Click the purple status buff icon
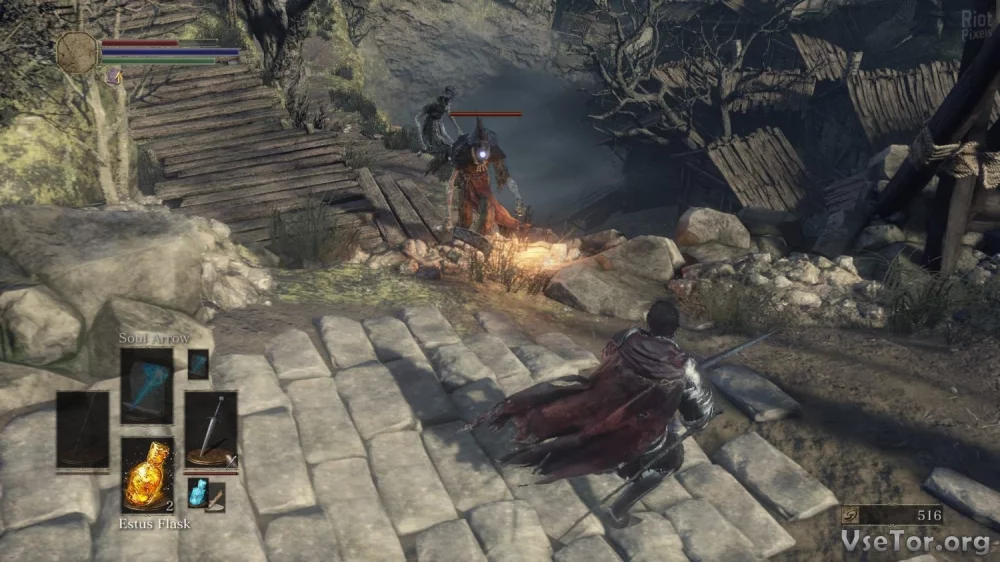 tap(113, 75)
